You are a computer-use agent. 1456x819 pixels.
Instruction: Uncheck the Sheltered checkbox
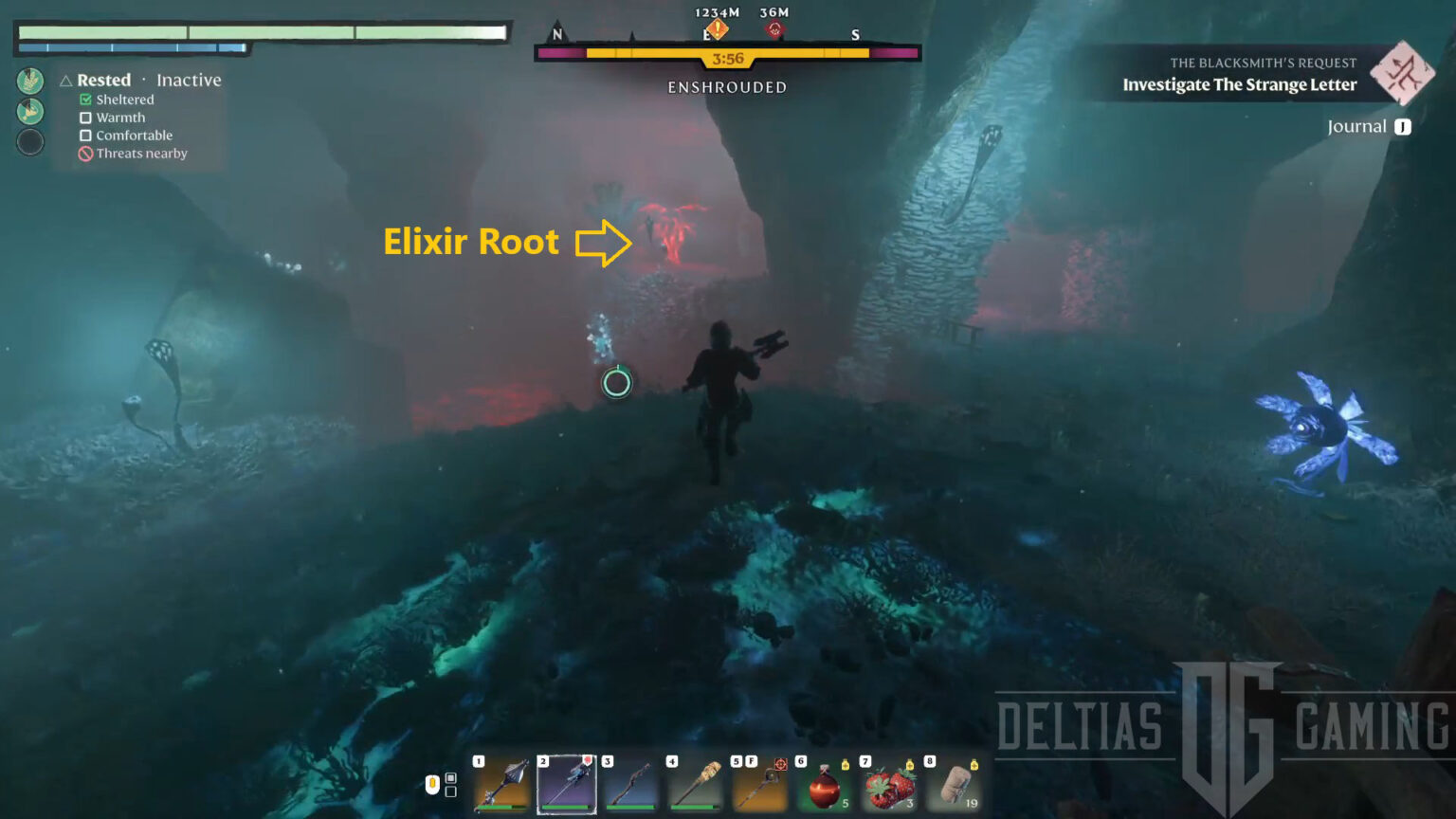[85, 99]
